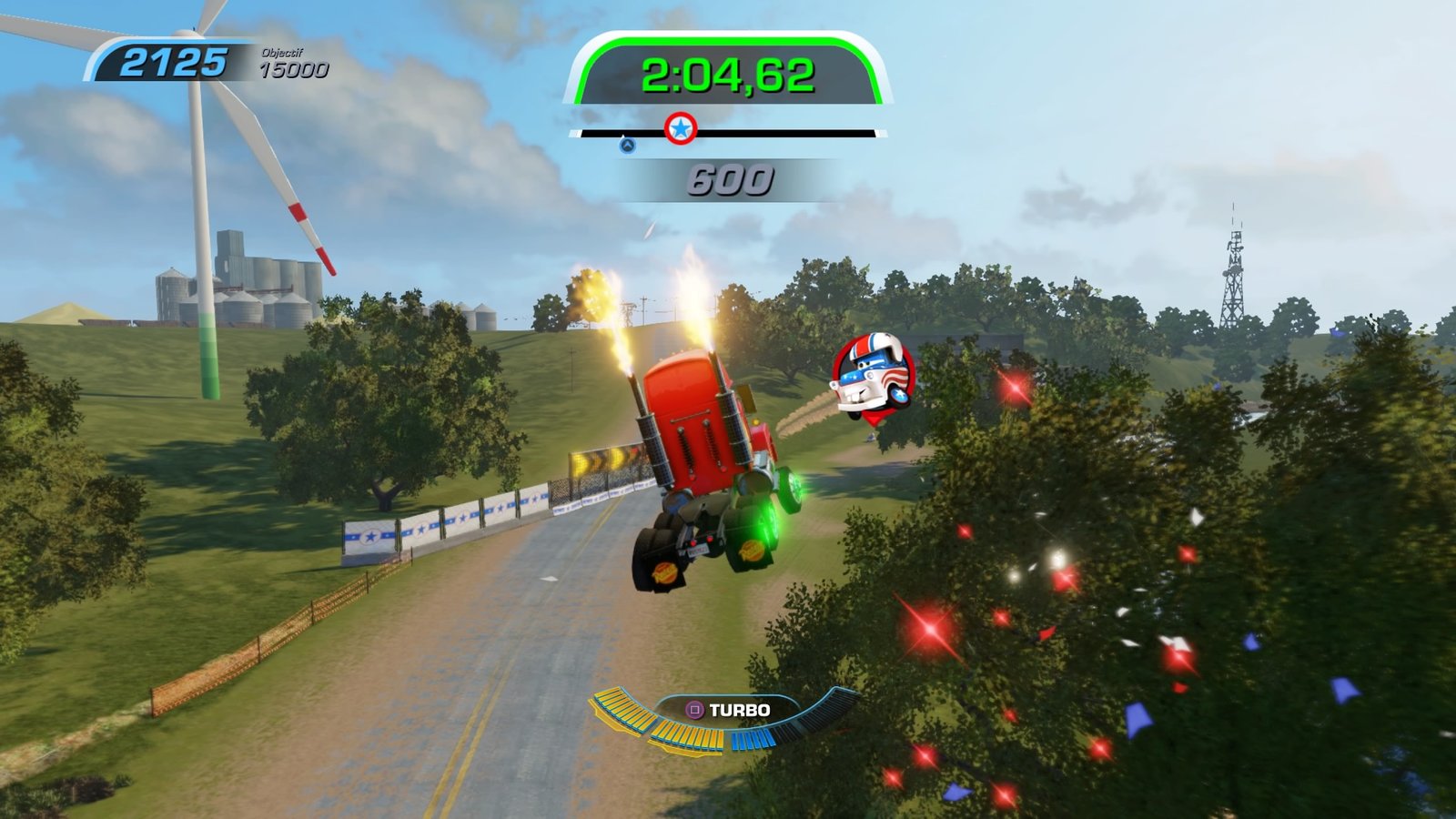Click the red star marker on the progress bar

point(681,129)
